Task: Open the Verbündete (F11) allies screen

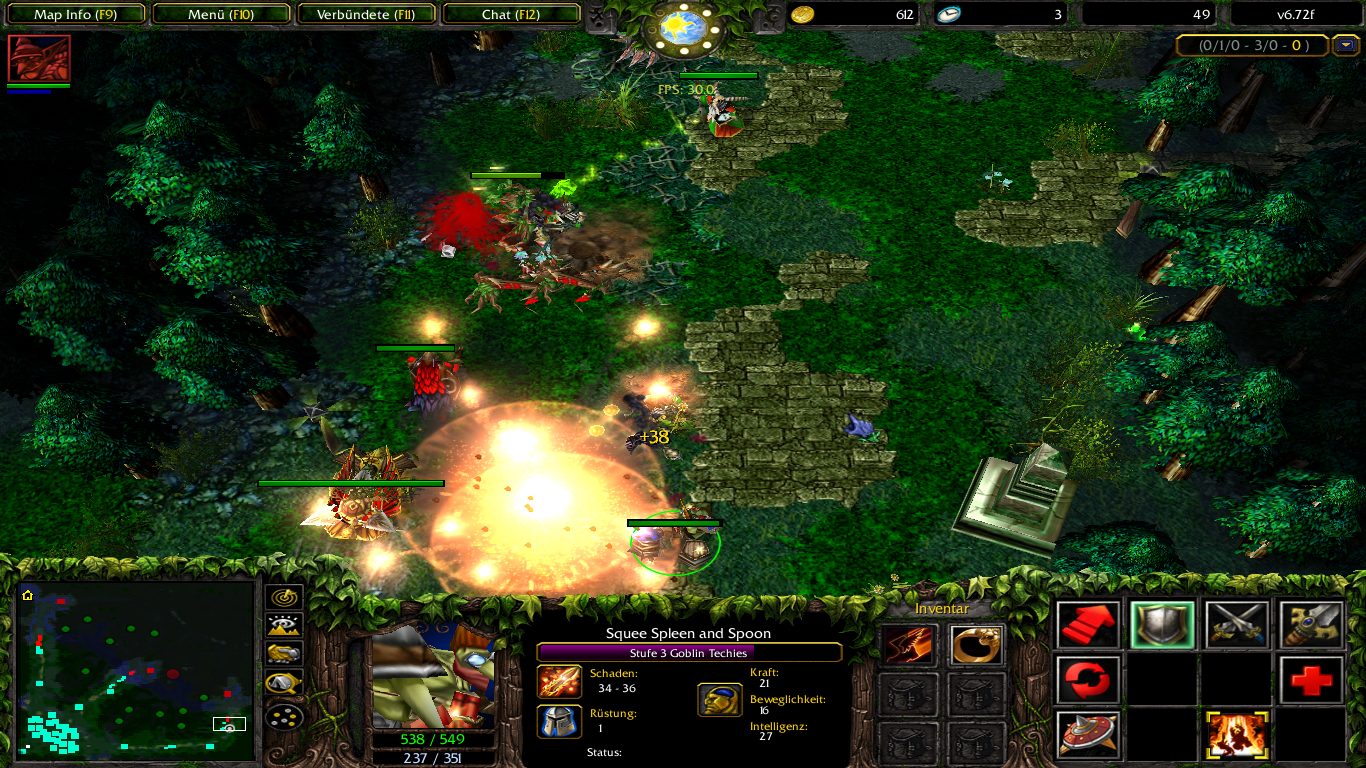Action: [x=366, y=14]
